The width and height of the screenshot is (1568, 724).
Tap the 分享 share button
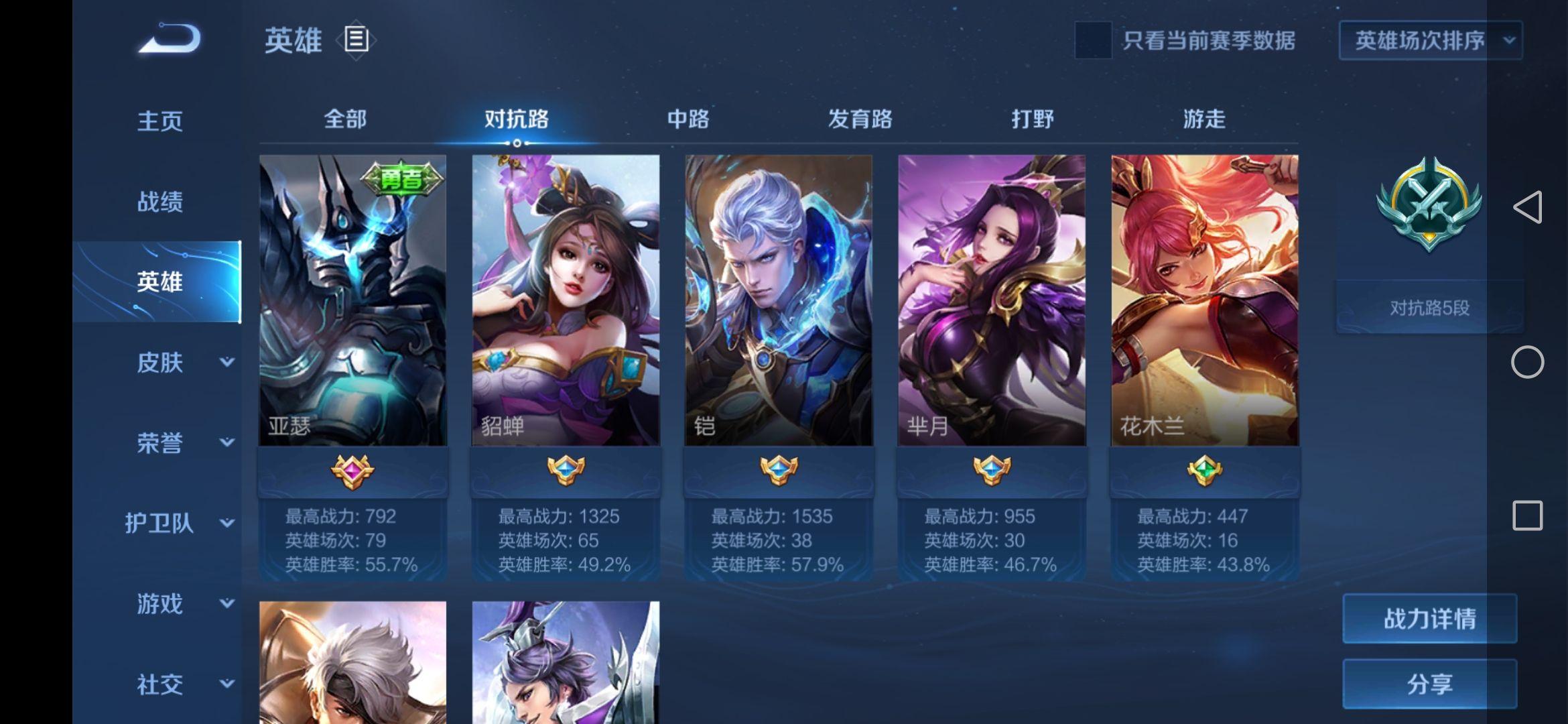coord(1429,685)
